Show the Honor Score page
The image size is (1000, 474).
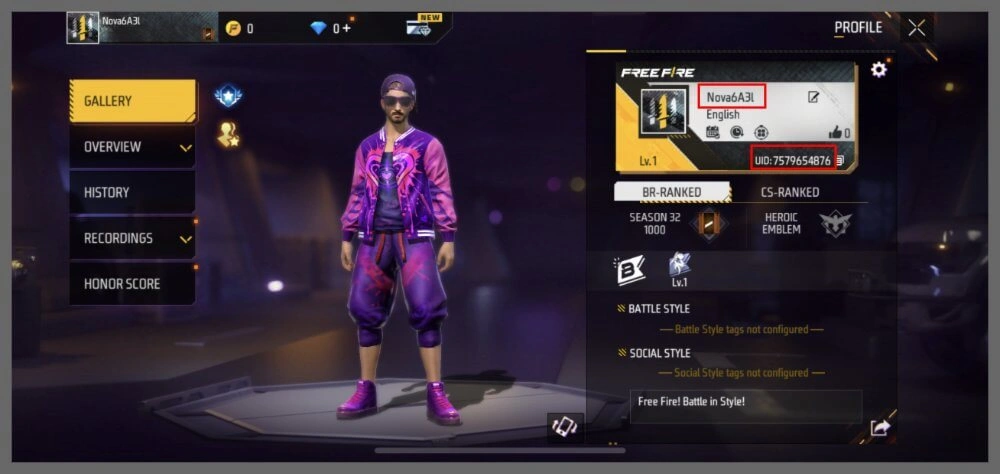click(x=132, y=284)
